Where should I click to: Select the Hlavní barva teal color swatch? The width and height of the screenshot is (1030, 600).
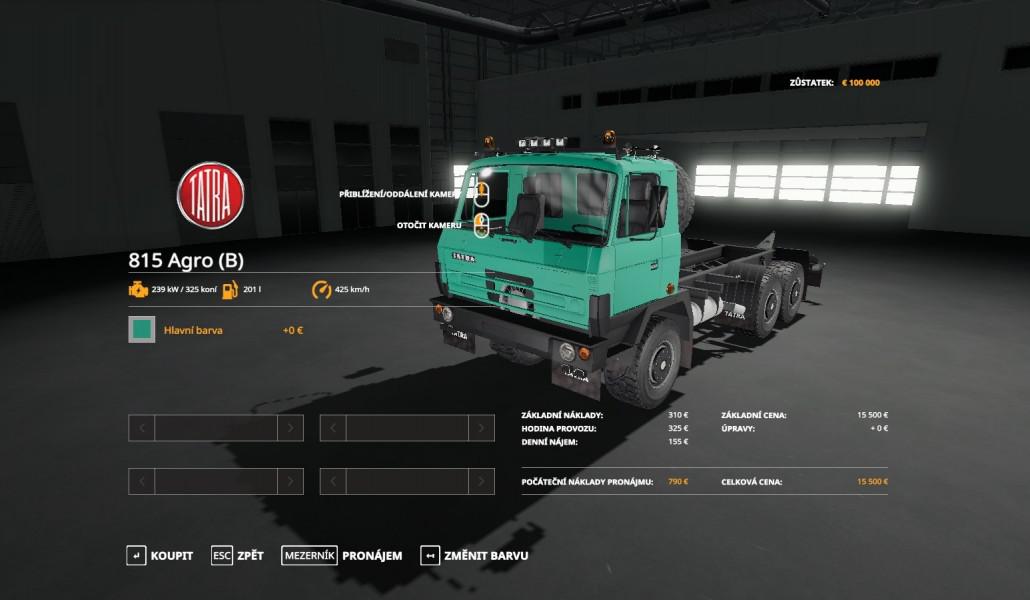pyautogui.click(x=142, y=329)
